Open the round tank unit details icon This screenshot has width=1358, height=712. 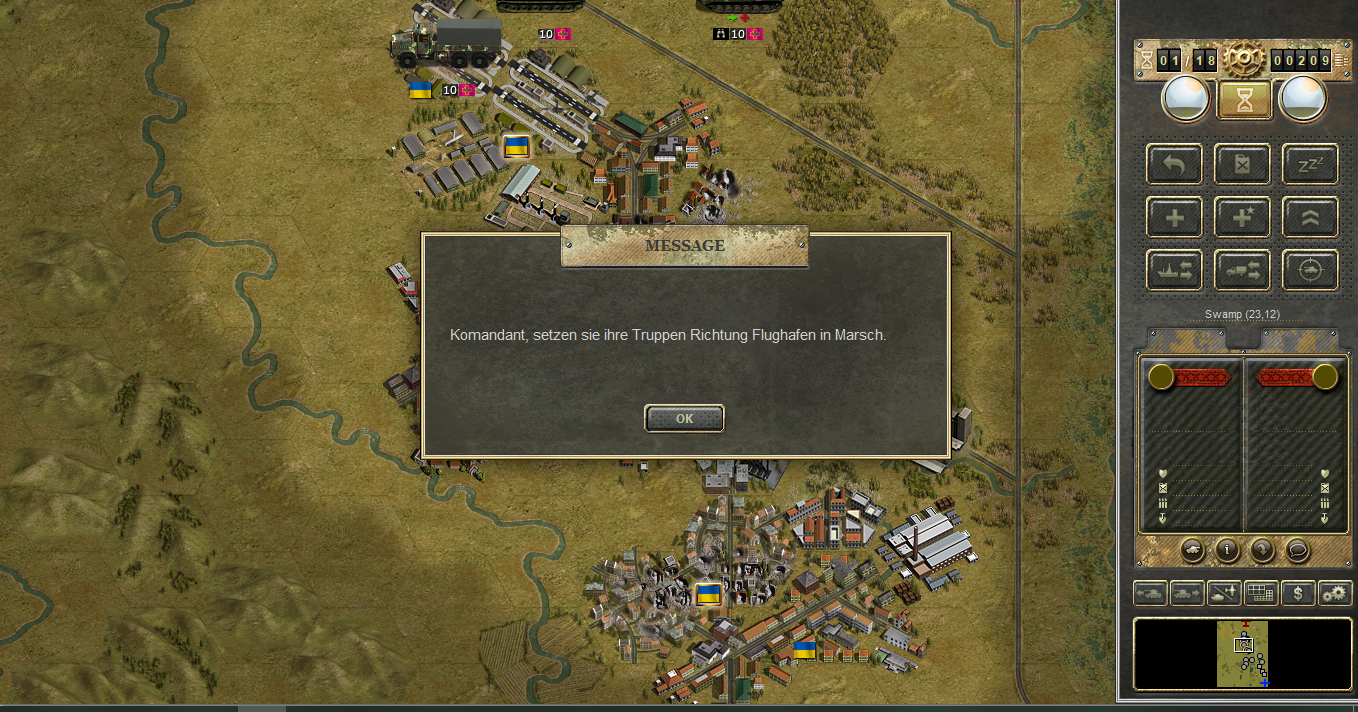point(1192,549)
